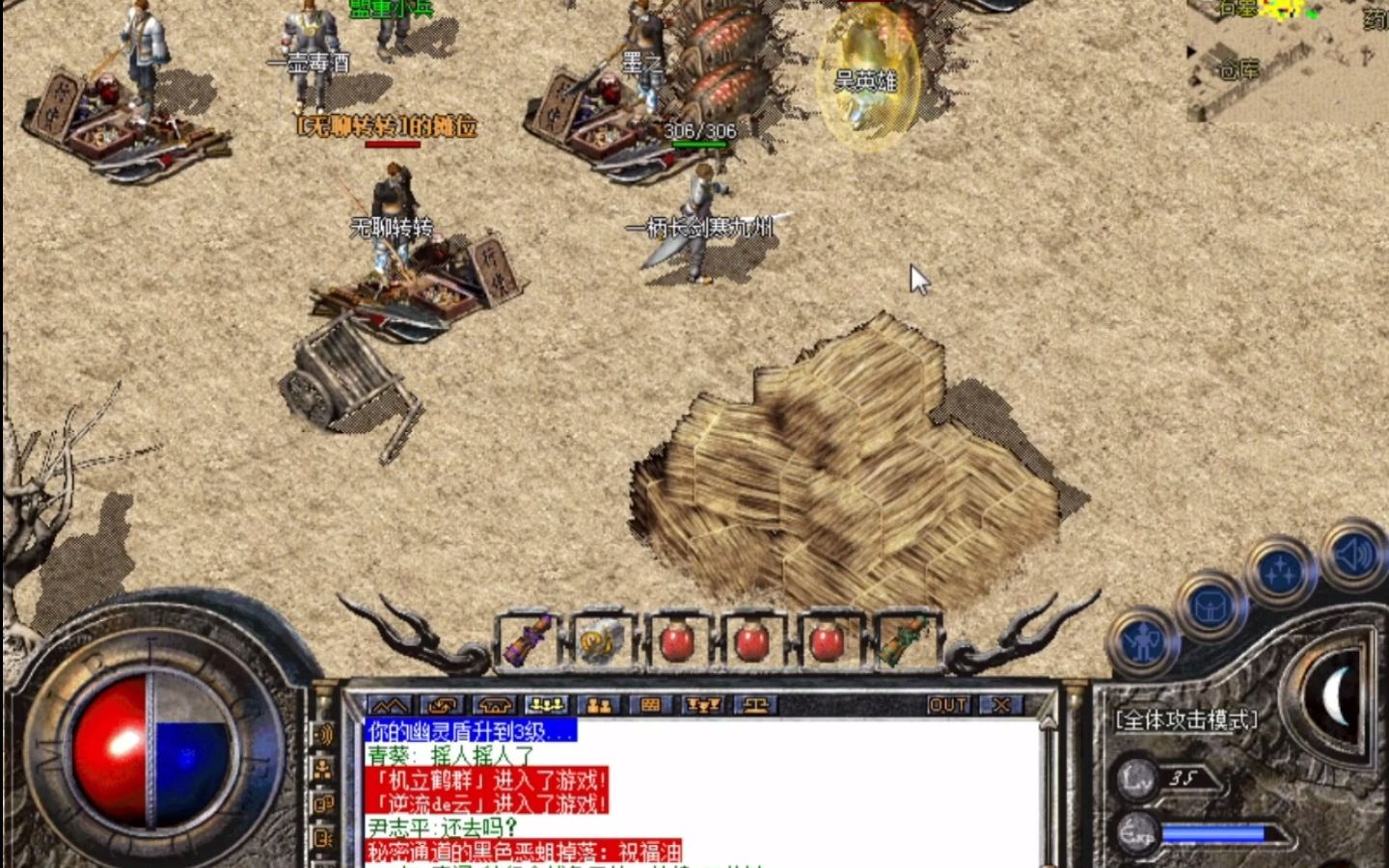The width and height of the screenshot is (1389, 868).
Task: Open the character equipment window icon
Action: tap(1145, 641)
